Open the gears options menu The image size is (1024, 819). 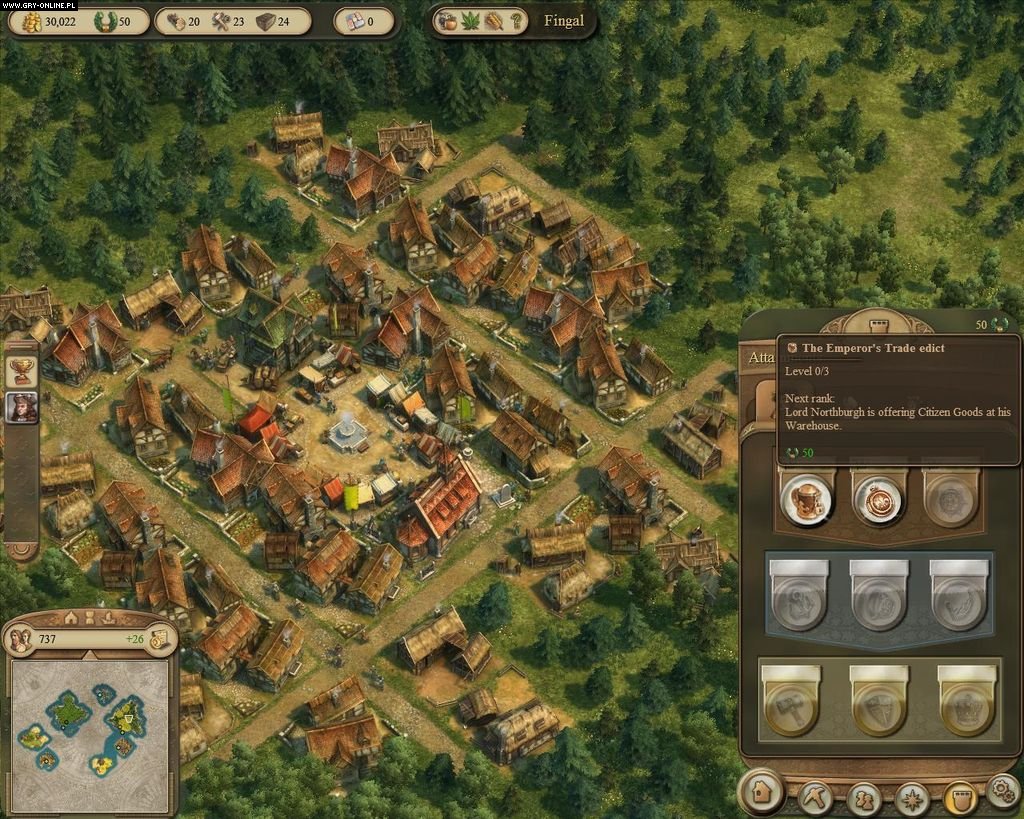pos(1003,791)
